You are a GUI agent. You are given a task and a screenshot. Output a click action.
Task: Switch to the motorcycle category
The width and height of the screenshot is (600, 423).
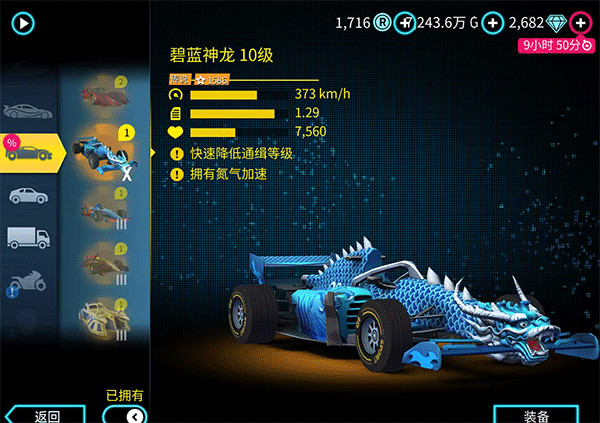pyautogui.click(x=24, y=281)
